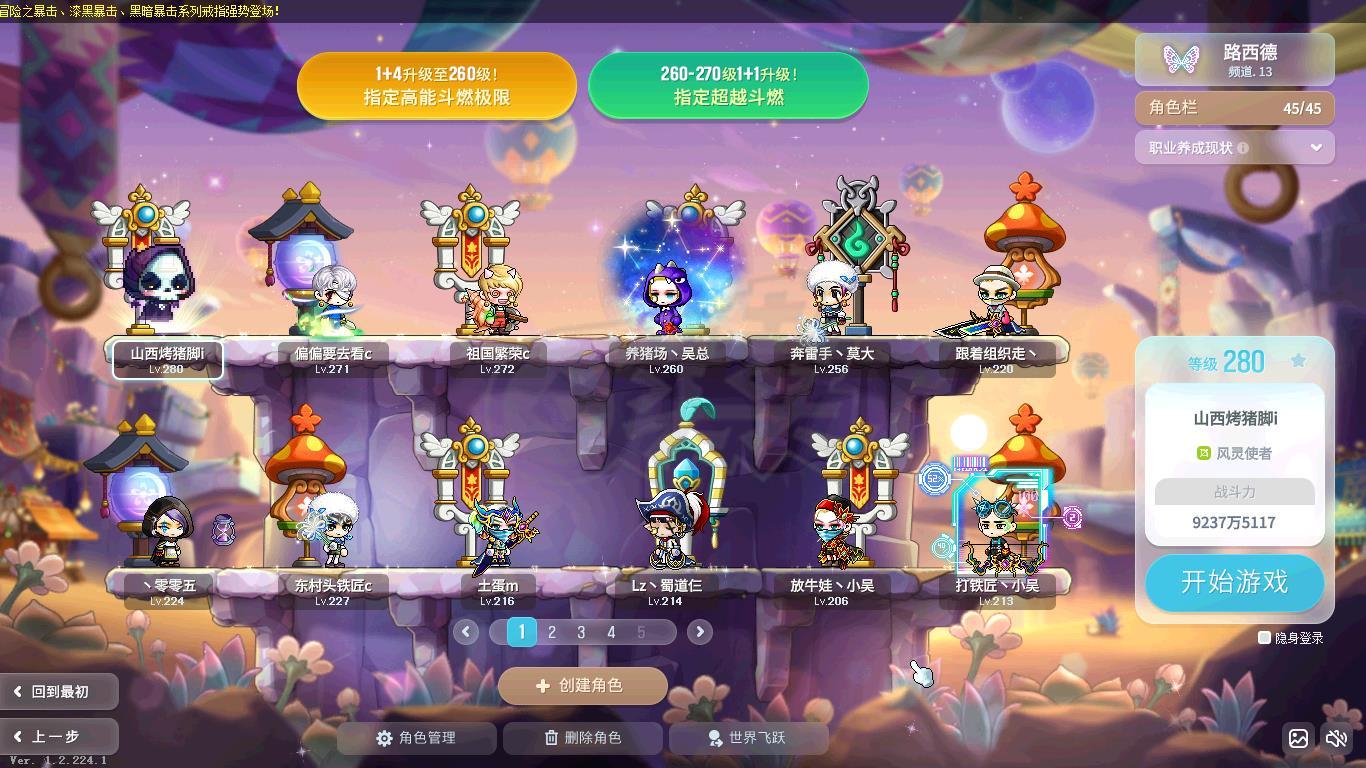The height and width of the screenshot is (768, 1366).
Task: Open the orange 1+4 level 260 burning banner
Action: pyautogui.click(x=436, y=86)
